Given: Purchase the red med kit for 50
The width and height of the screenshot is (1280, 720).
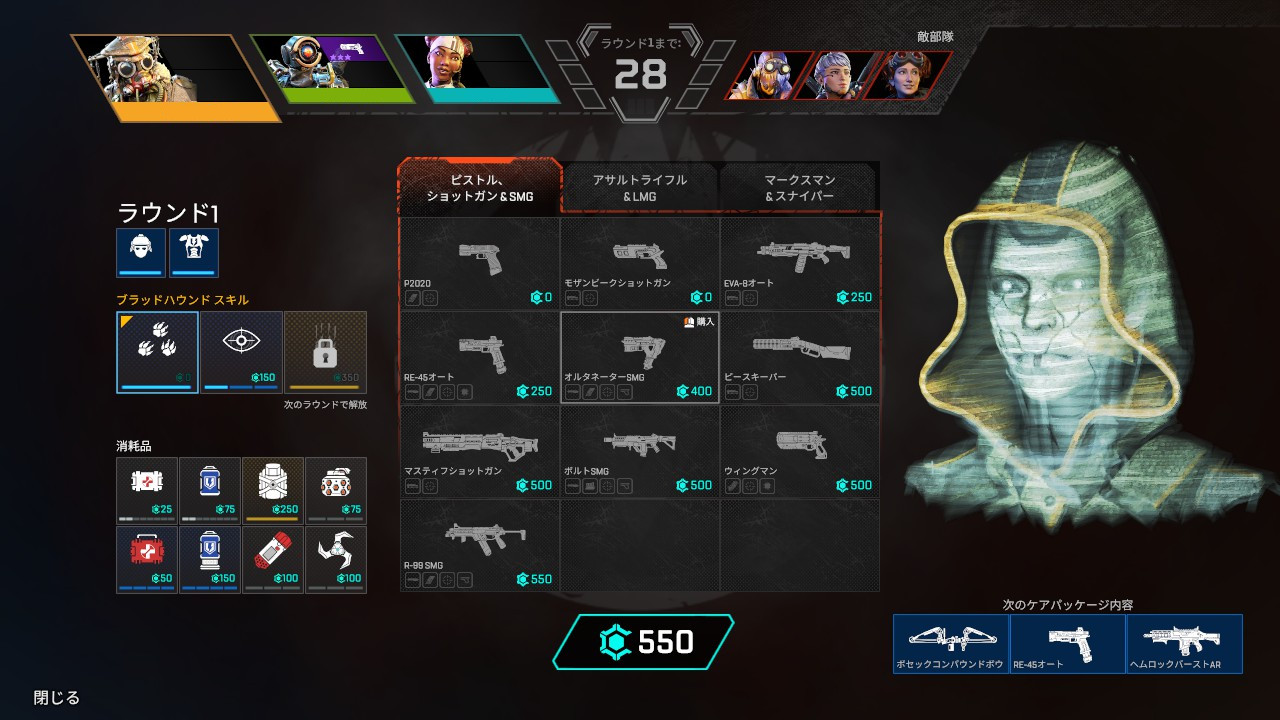Looking at the screenshot, I should (147, 559).
